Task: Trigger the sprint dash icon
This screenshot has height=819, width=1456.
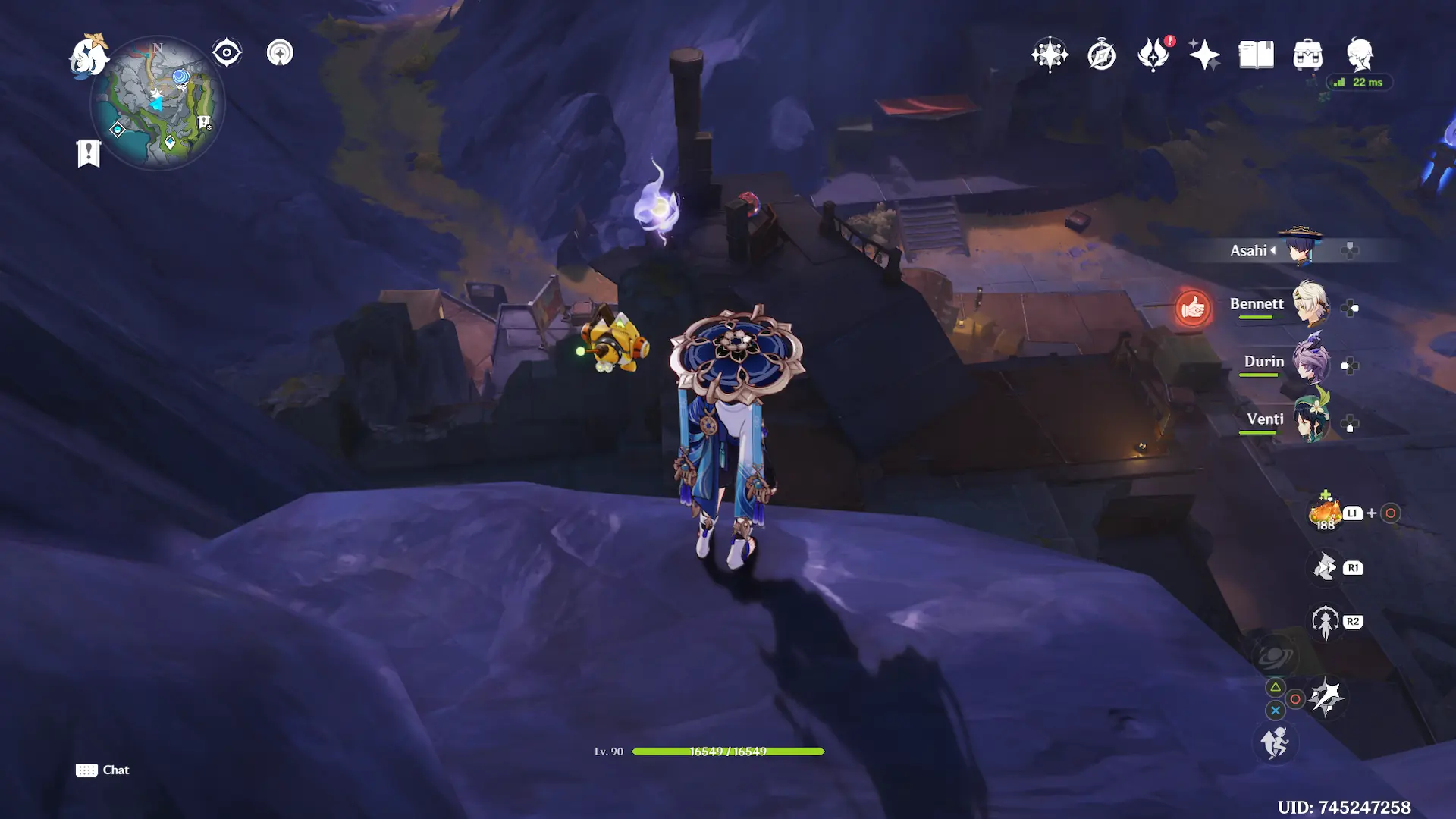Action: click(x=1275, y=742)
